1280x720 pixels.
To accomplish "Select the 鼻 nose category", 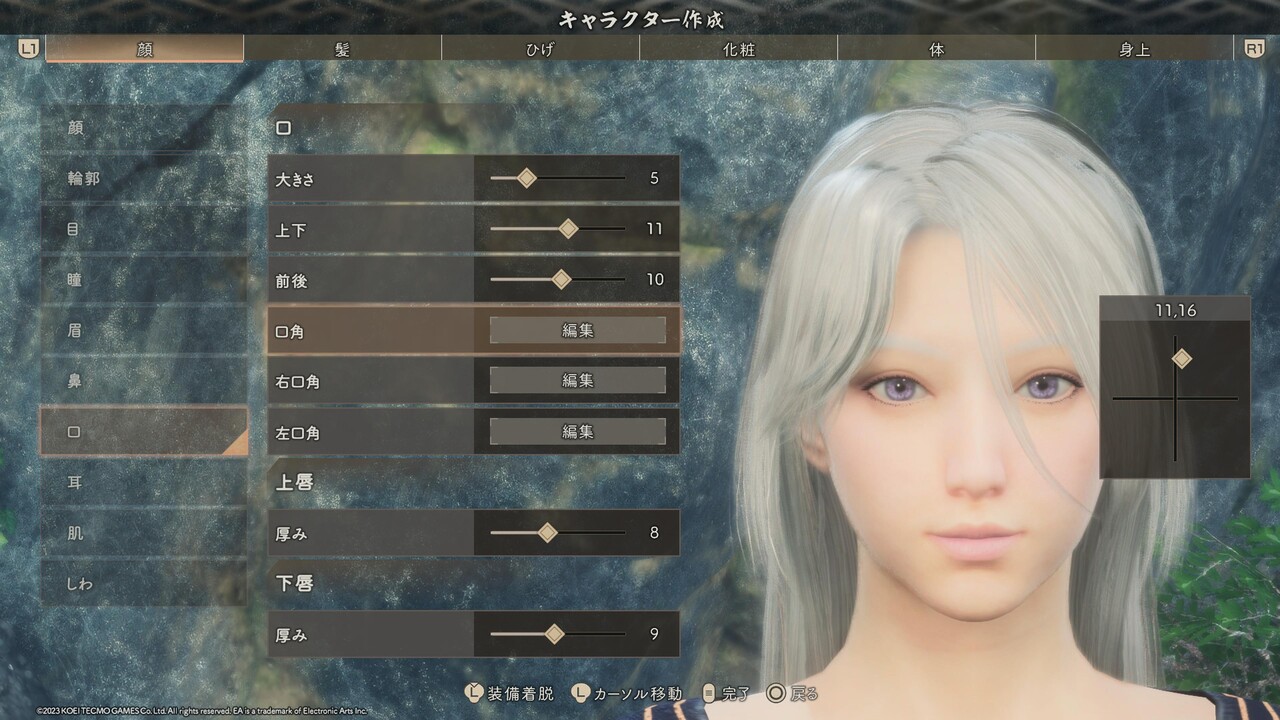I will 143,381.
